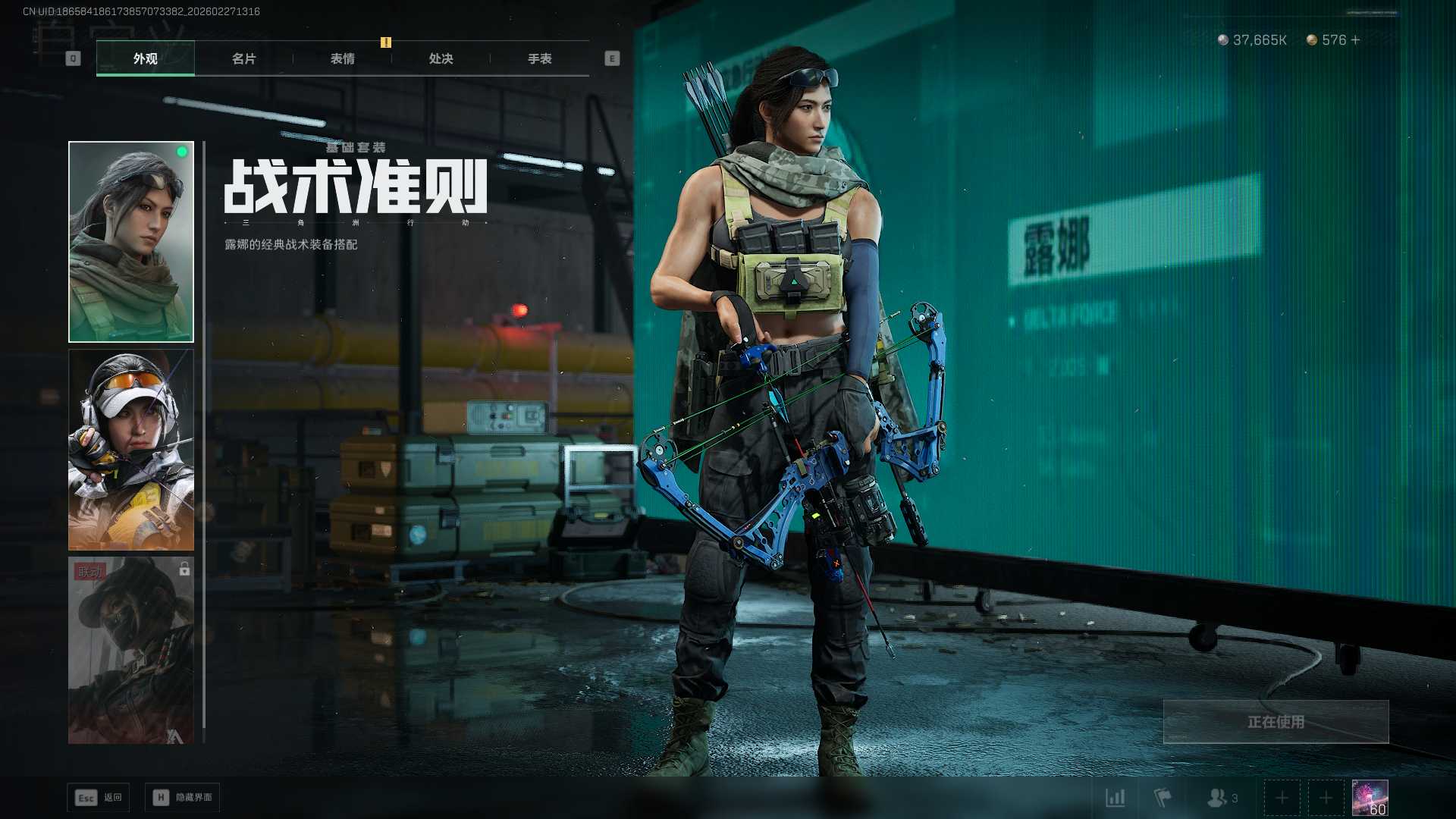Open the 名片 namecard tab
Image resolution: width=1456 pixels, height=819 pixels.
[243, 58]
